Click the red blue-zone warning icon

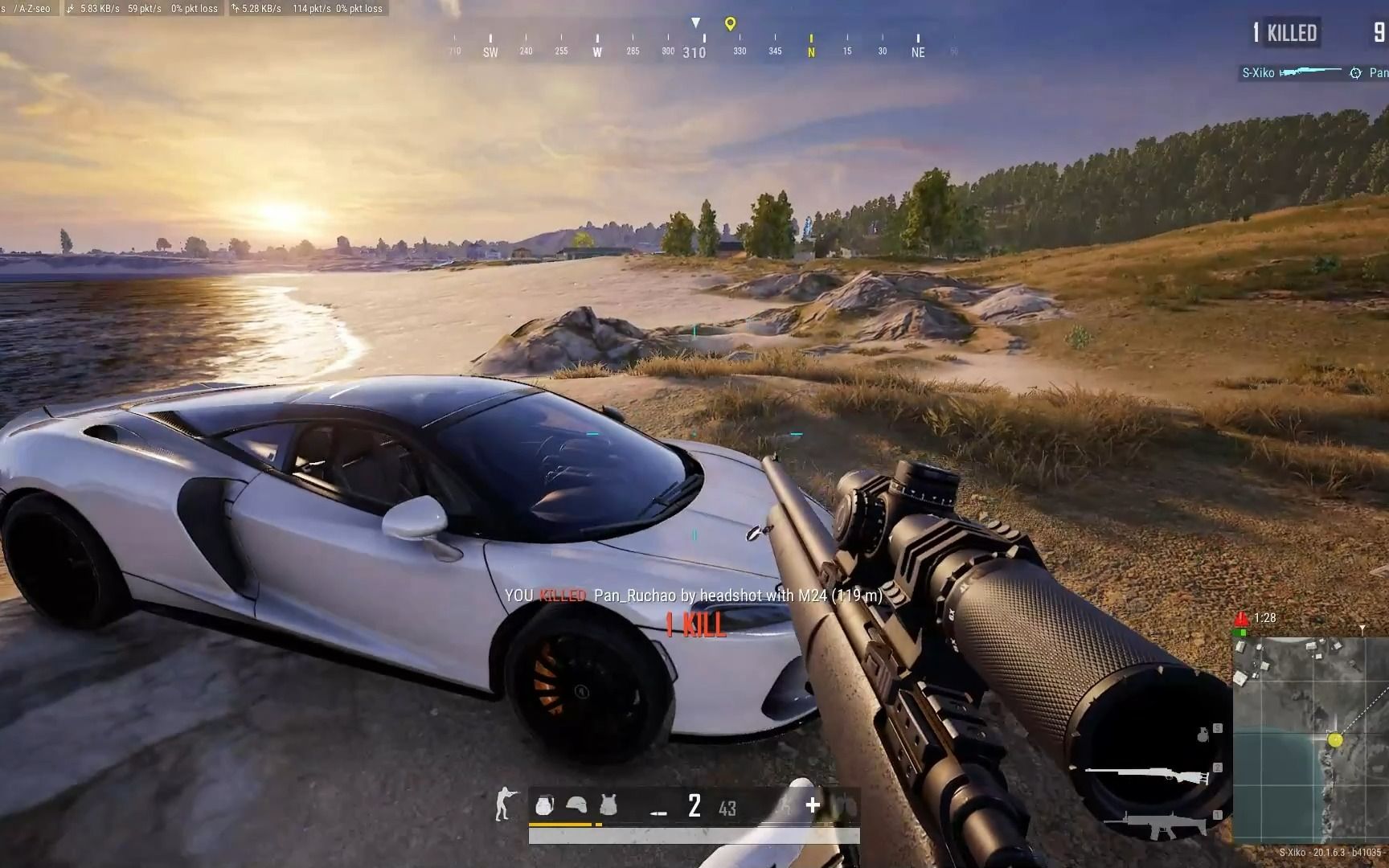coord(1241,618)
